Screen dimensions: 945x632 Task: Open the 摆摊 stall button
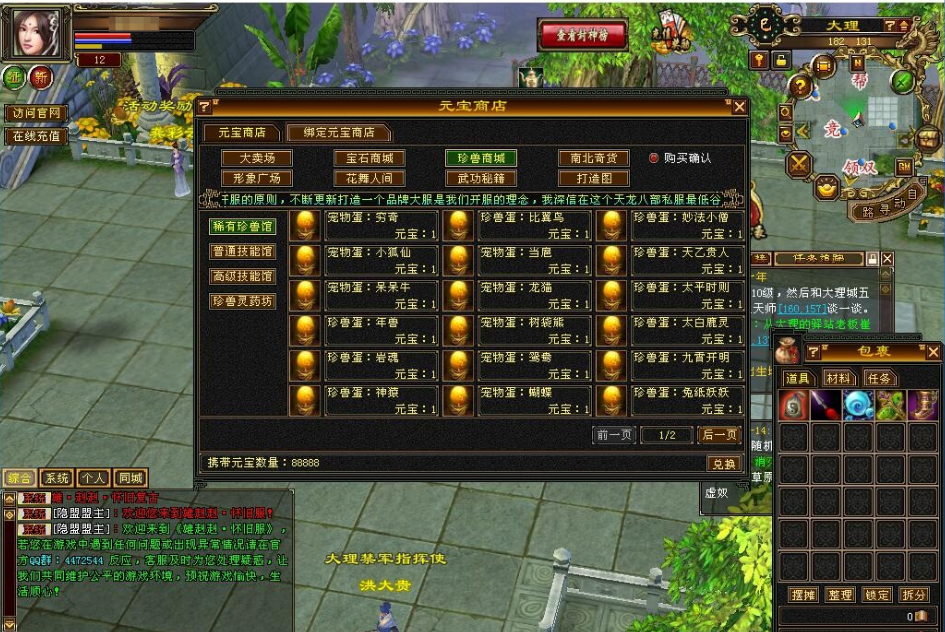[803, 595]
